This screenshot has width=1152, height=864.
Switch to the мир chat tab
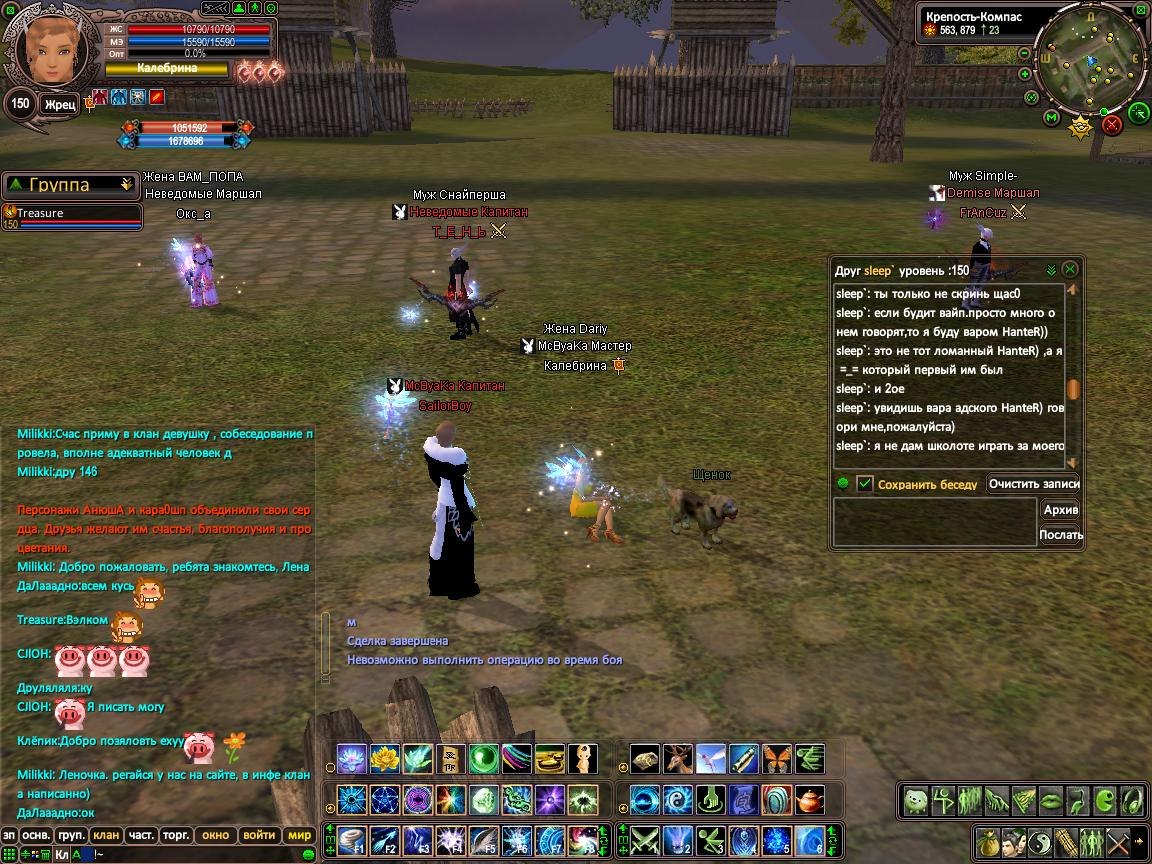tap(299, 835)
